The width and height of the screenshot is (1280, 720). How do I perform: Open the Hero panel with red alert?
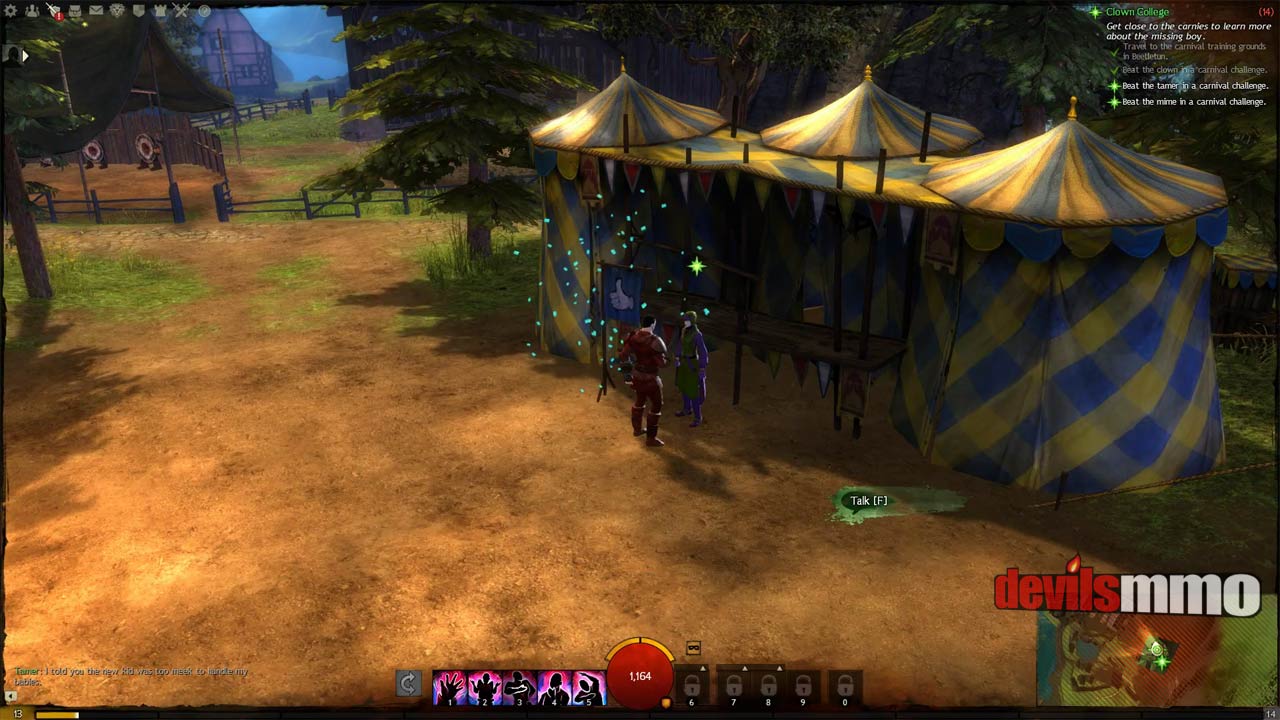click(x=54, y=11)
